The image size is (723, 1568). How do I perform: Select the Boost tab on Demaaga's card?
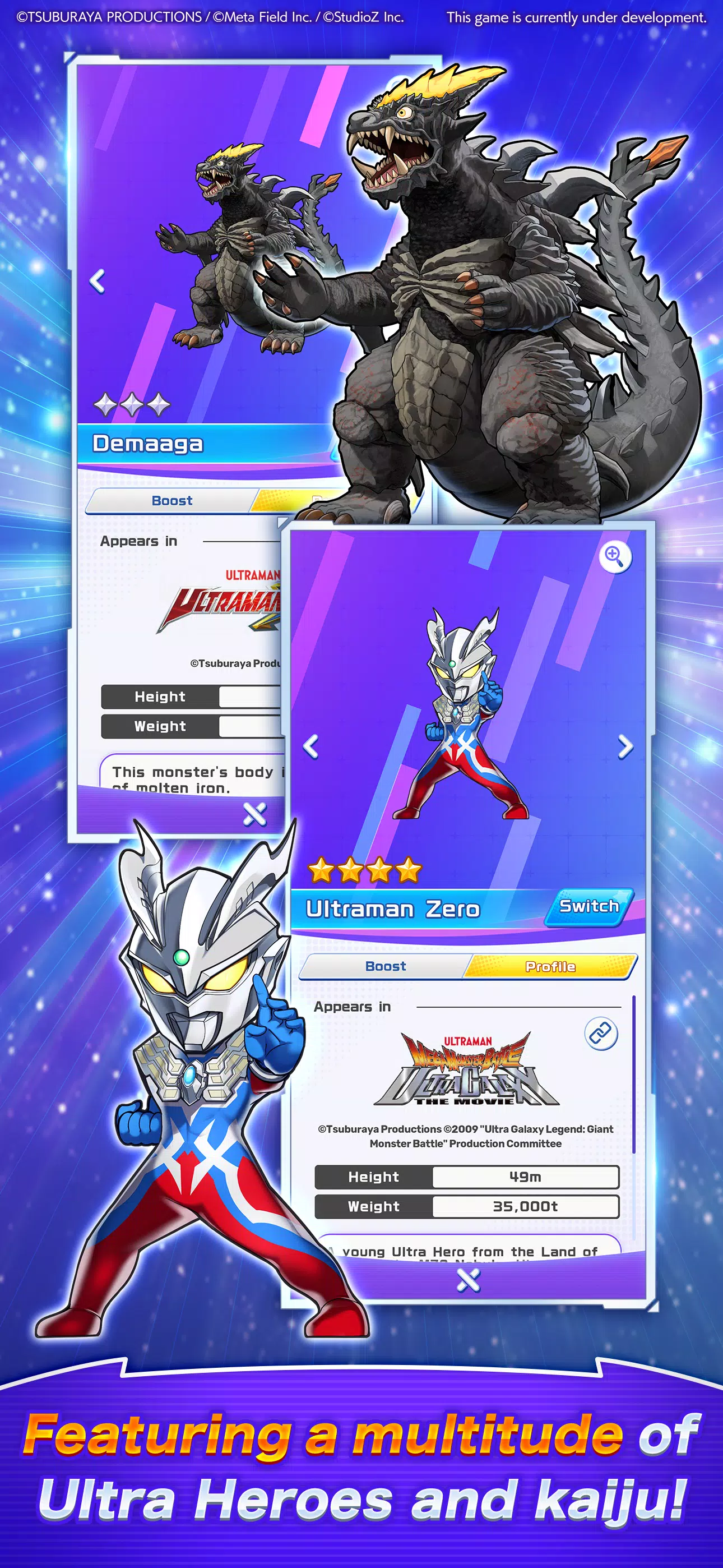tap(172, 500)
